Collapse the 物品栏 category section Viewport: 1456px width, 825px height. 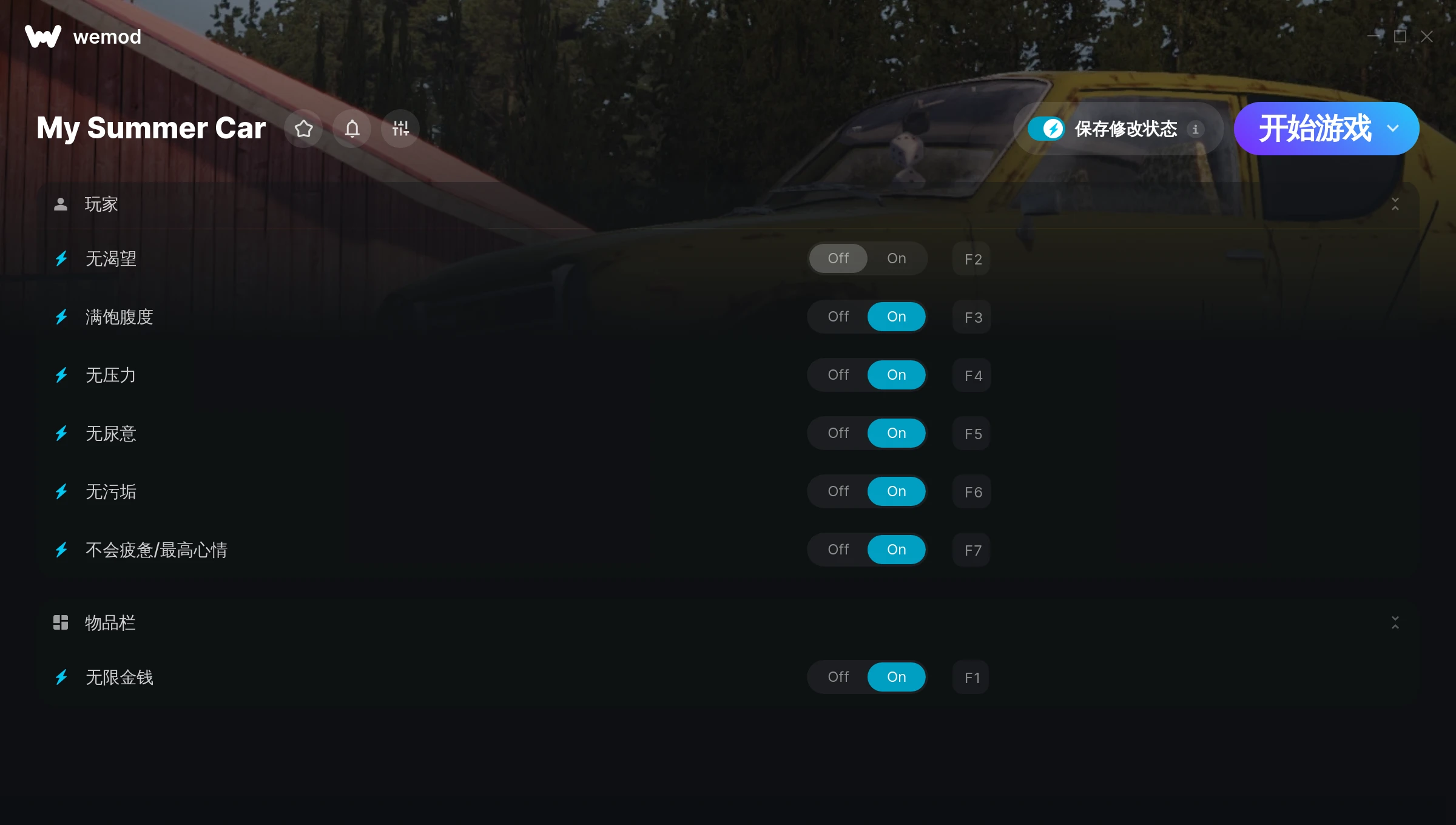pos(1395,623)
